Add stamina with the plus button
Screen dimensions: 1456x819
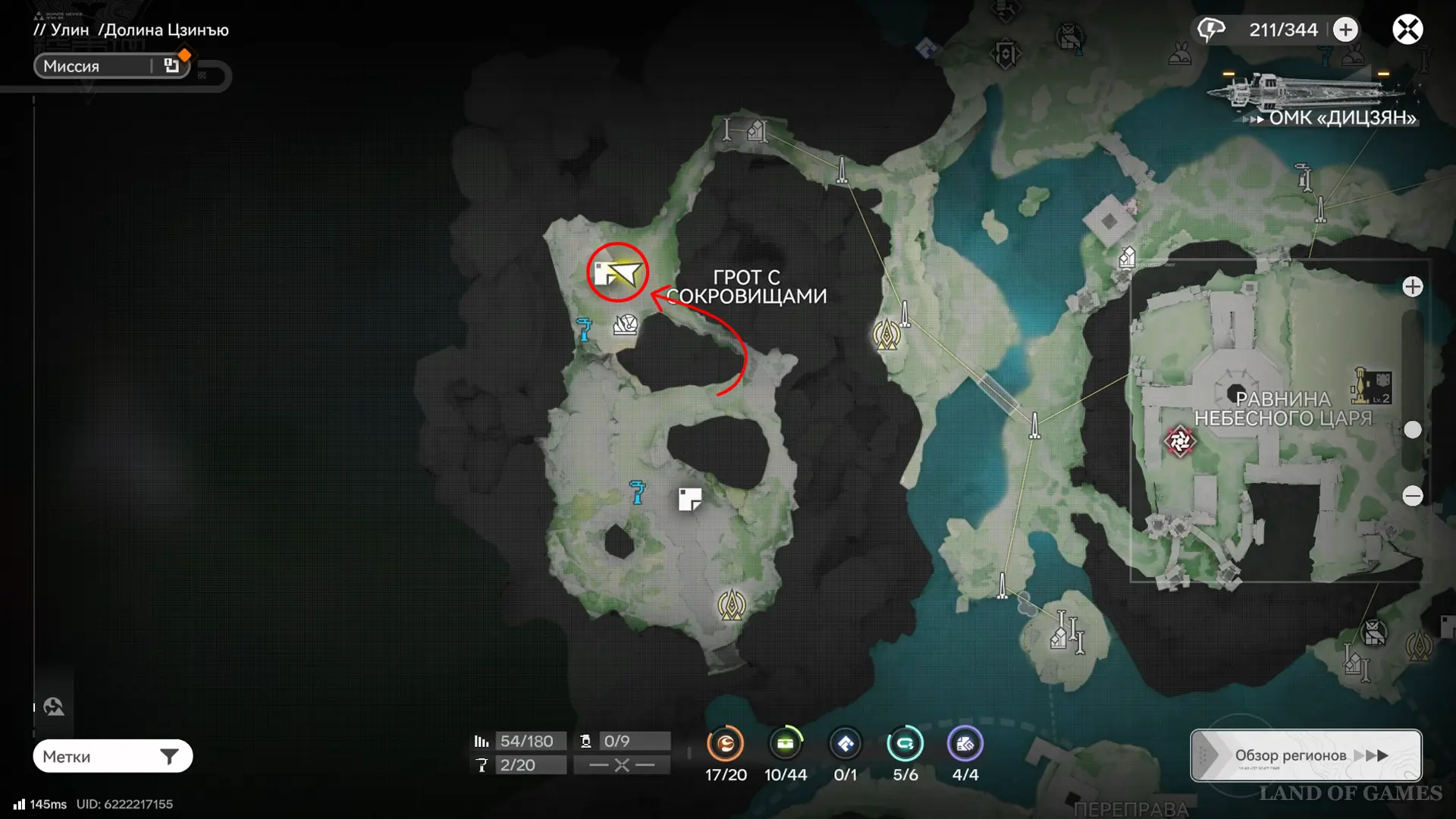coord(1345,30)
